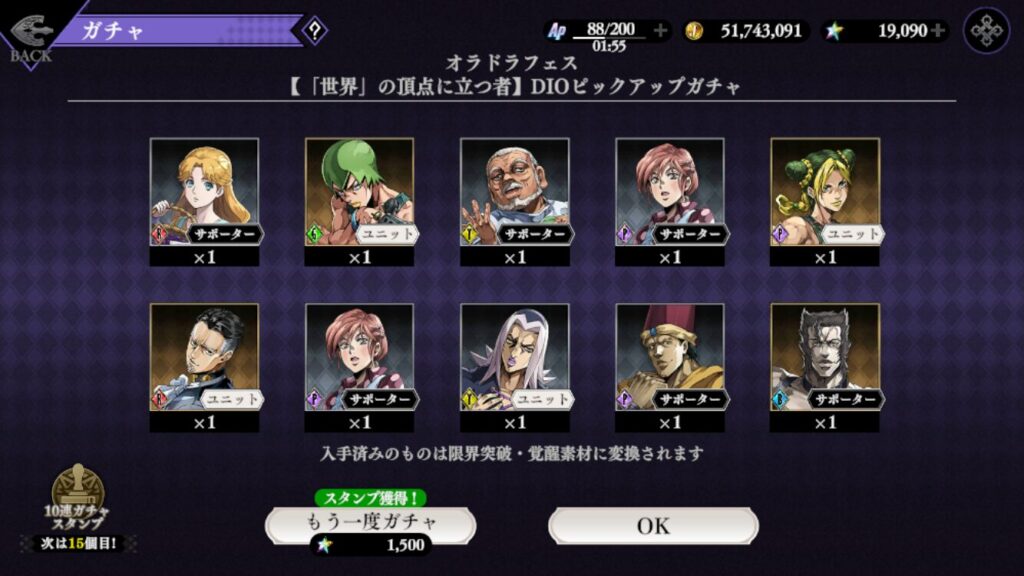Confirm results with the OK button
Screen dimensions: 1024x576
pyautogui.click(x=653, y=525)
